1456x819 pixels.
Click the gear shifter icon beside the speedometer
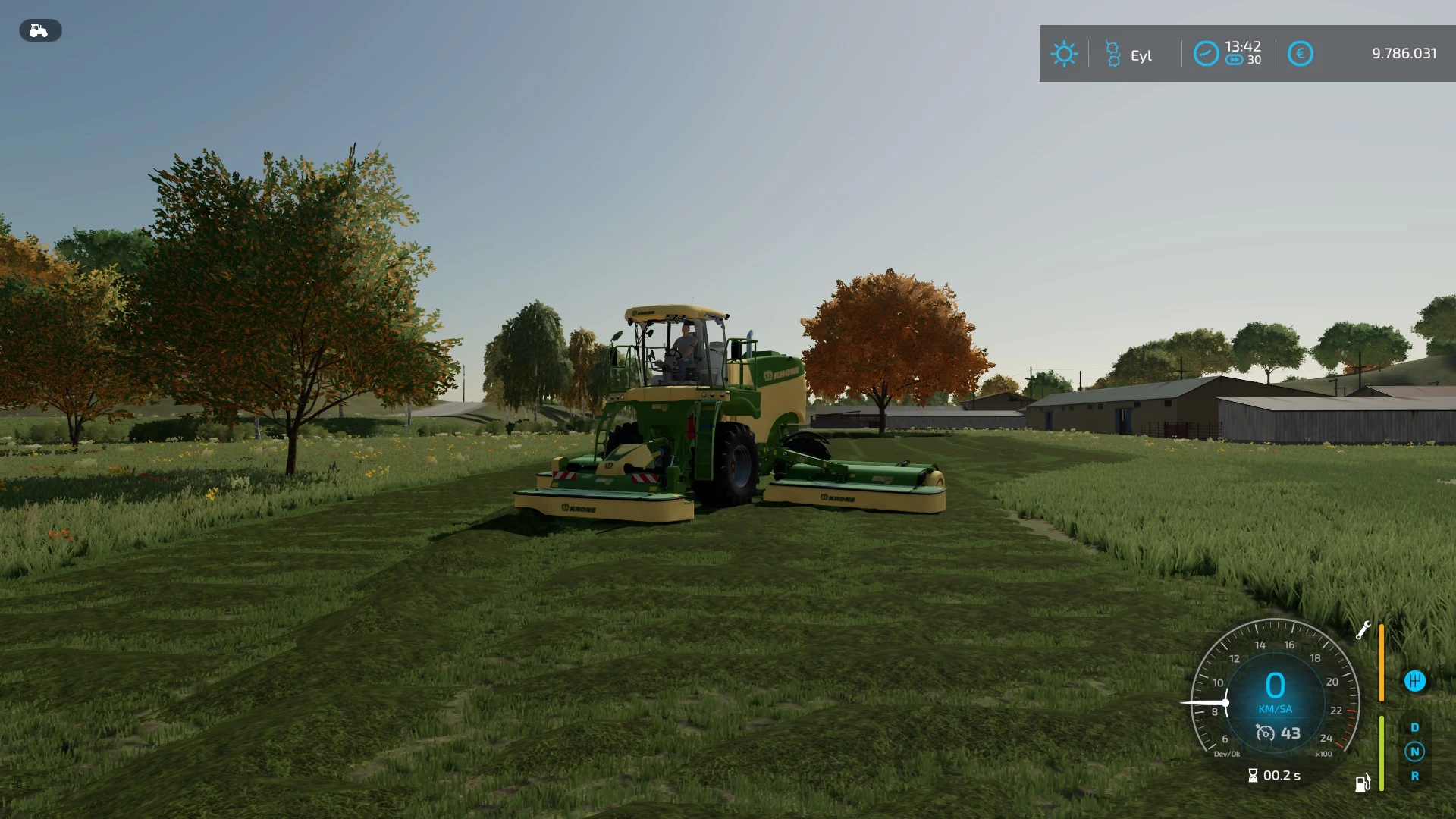pyautogui.click(x=1415, y=681)
